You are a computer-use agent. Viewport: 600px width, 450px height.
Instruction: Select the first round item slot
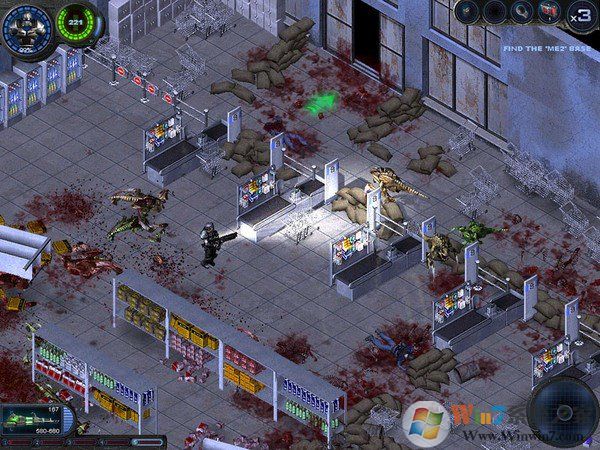click(x=467, y=12)
